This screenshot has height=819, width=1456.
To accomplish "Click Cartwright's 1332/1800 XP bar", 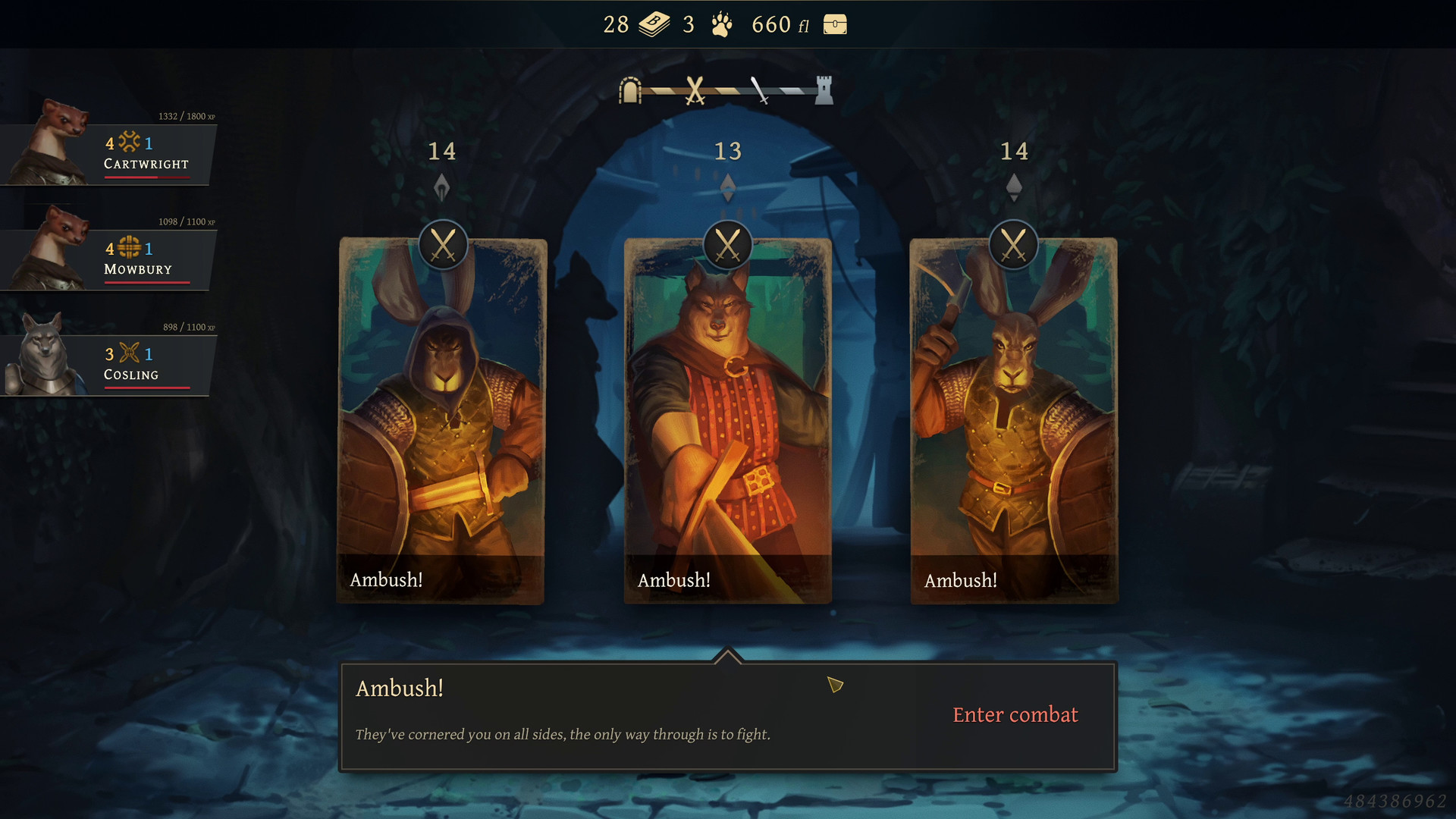I will (x=185, y=117).
